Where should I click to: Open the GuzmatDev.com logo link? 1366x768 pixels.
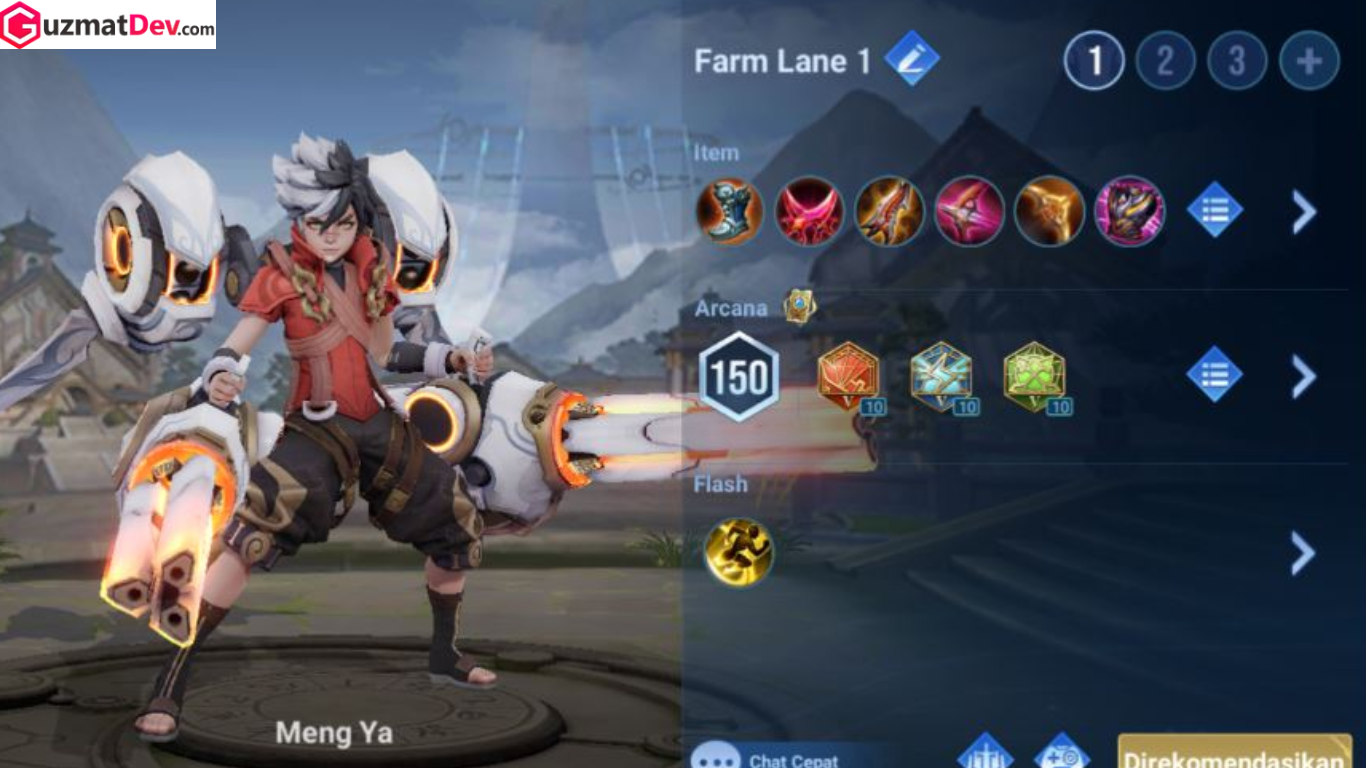(108, 25)
